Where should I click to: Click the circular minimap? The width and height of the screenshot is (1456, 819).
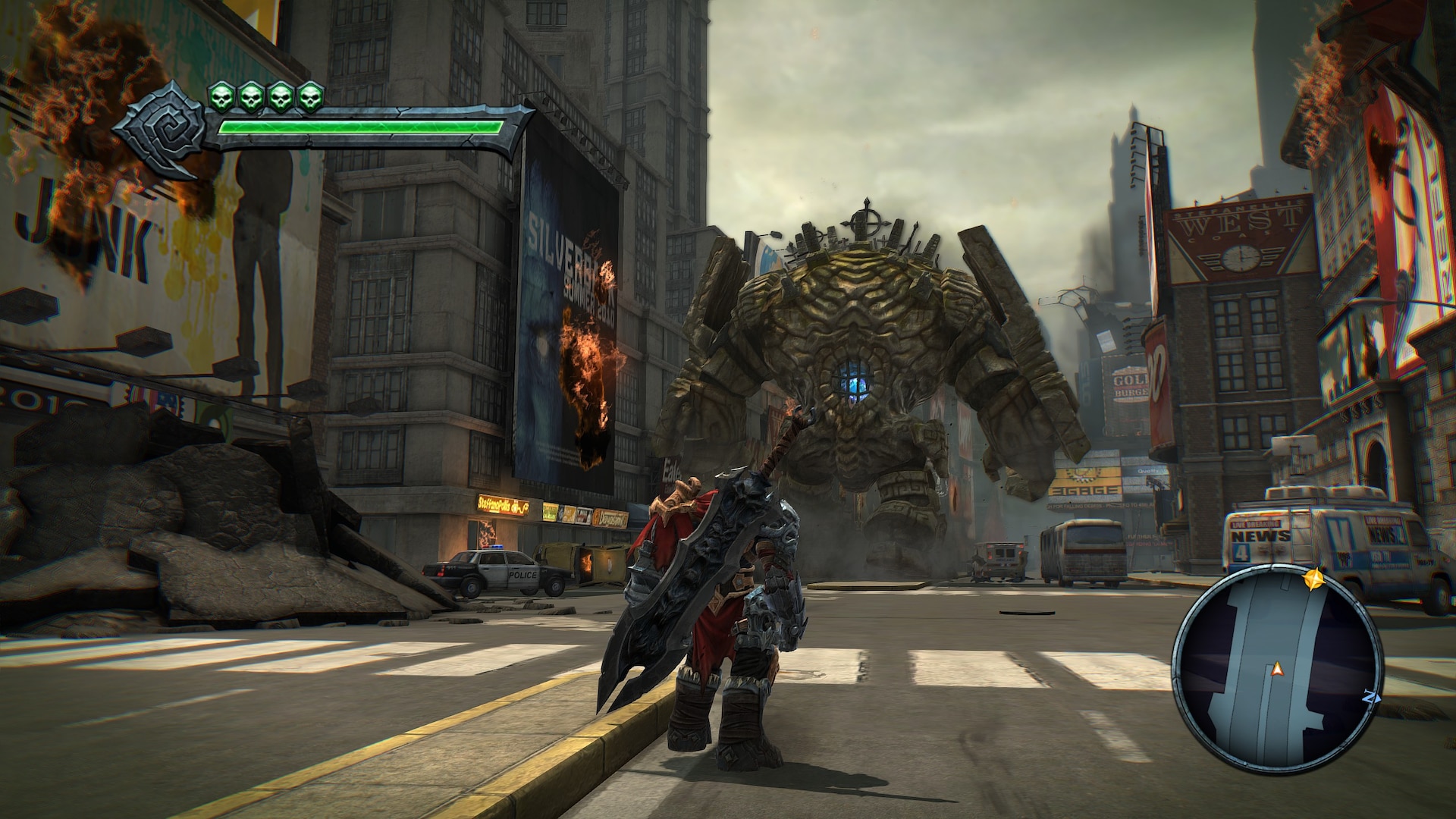click(1276, 668)
